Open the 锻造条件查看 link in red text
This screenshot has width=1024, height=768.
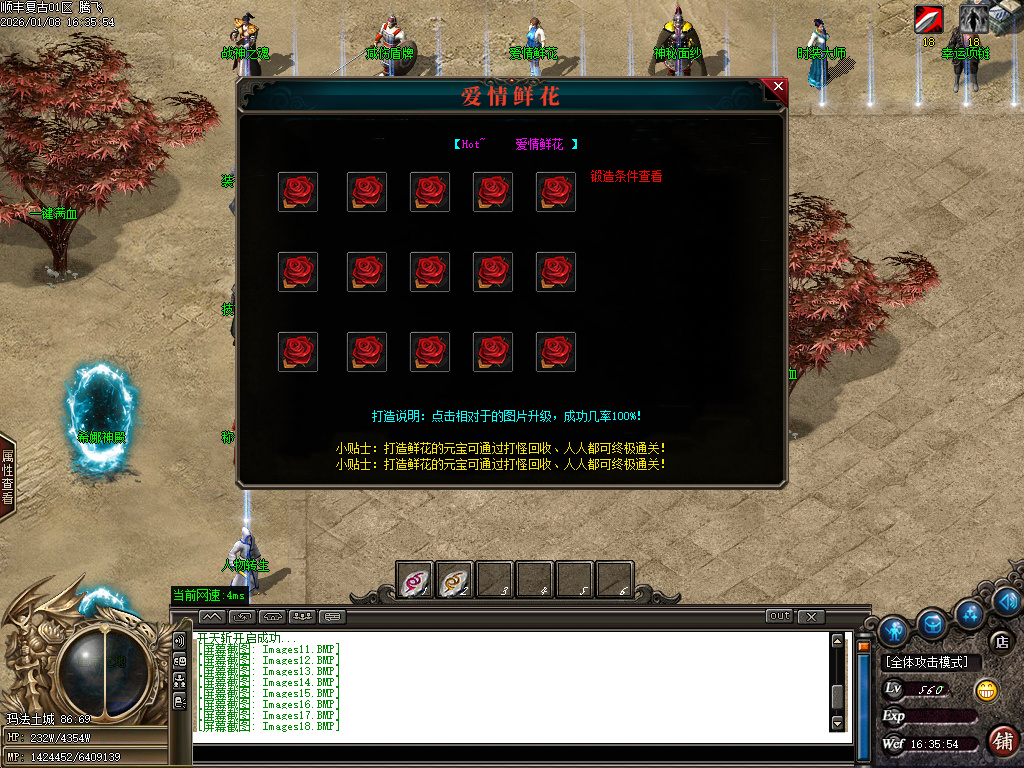point(626,177)
